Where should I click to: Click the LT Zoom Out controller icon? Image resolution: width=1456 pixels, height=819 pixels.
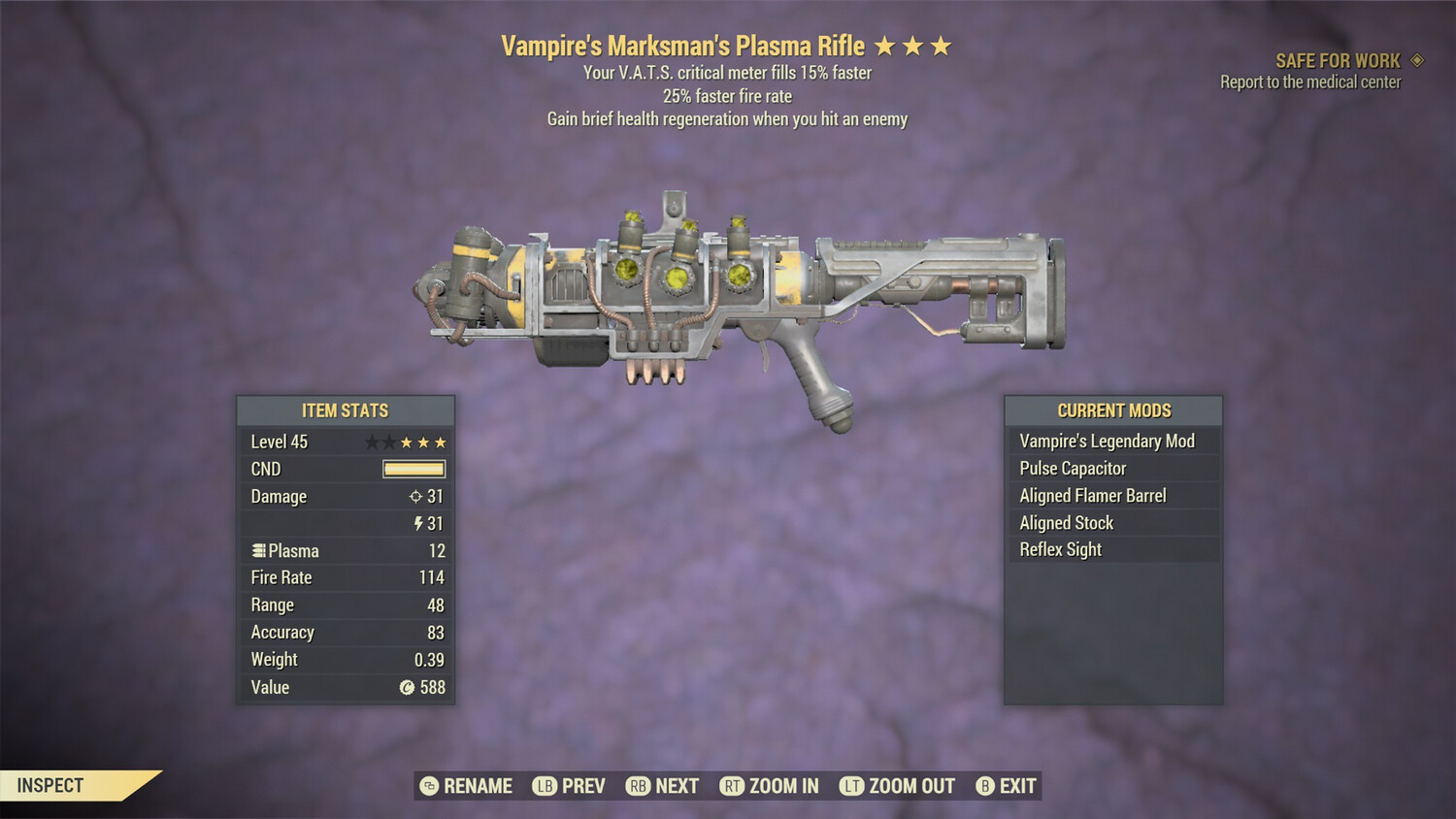pyautogui.click(x=850, y=787)
